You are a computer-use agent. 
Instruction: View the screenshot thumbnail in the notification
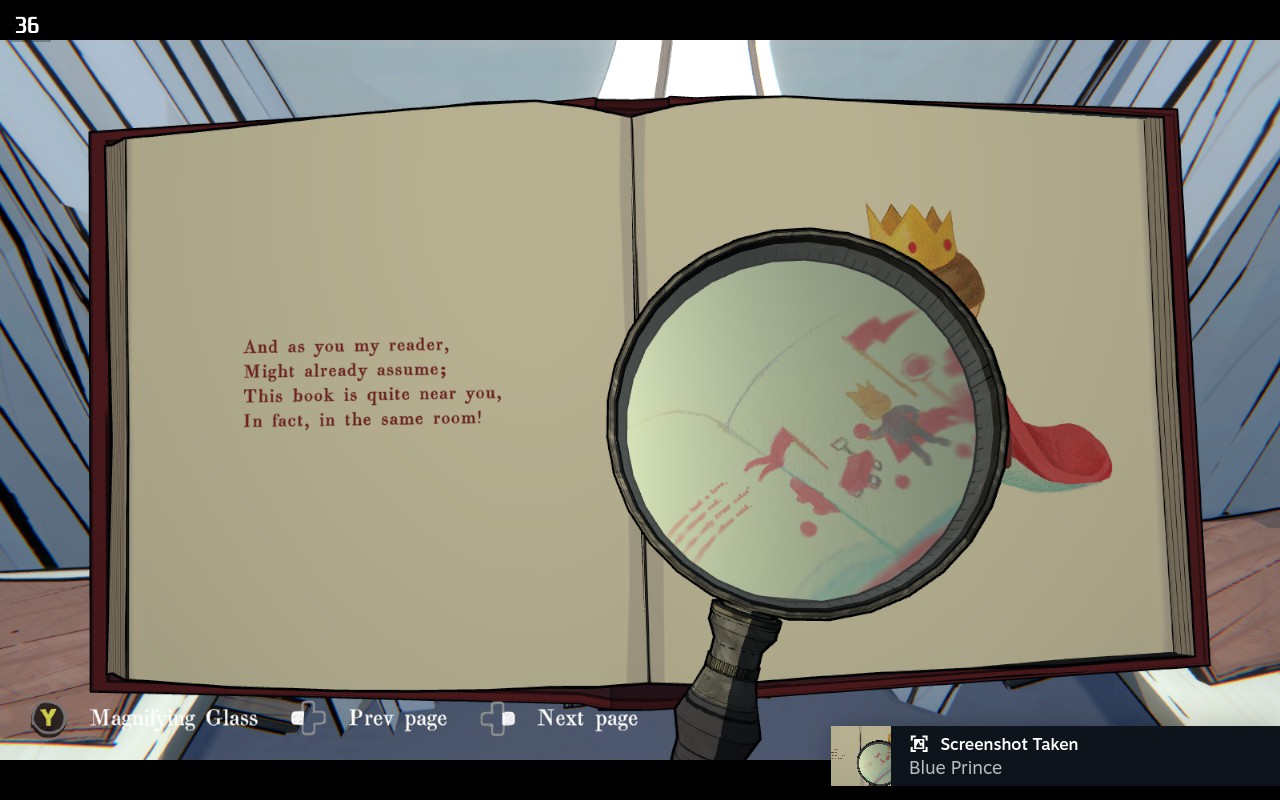(861, 756)
